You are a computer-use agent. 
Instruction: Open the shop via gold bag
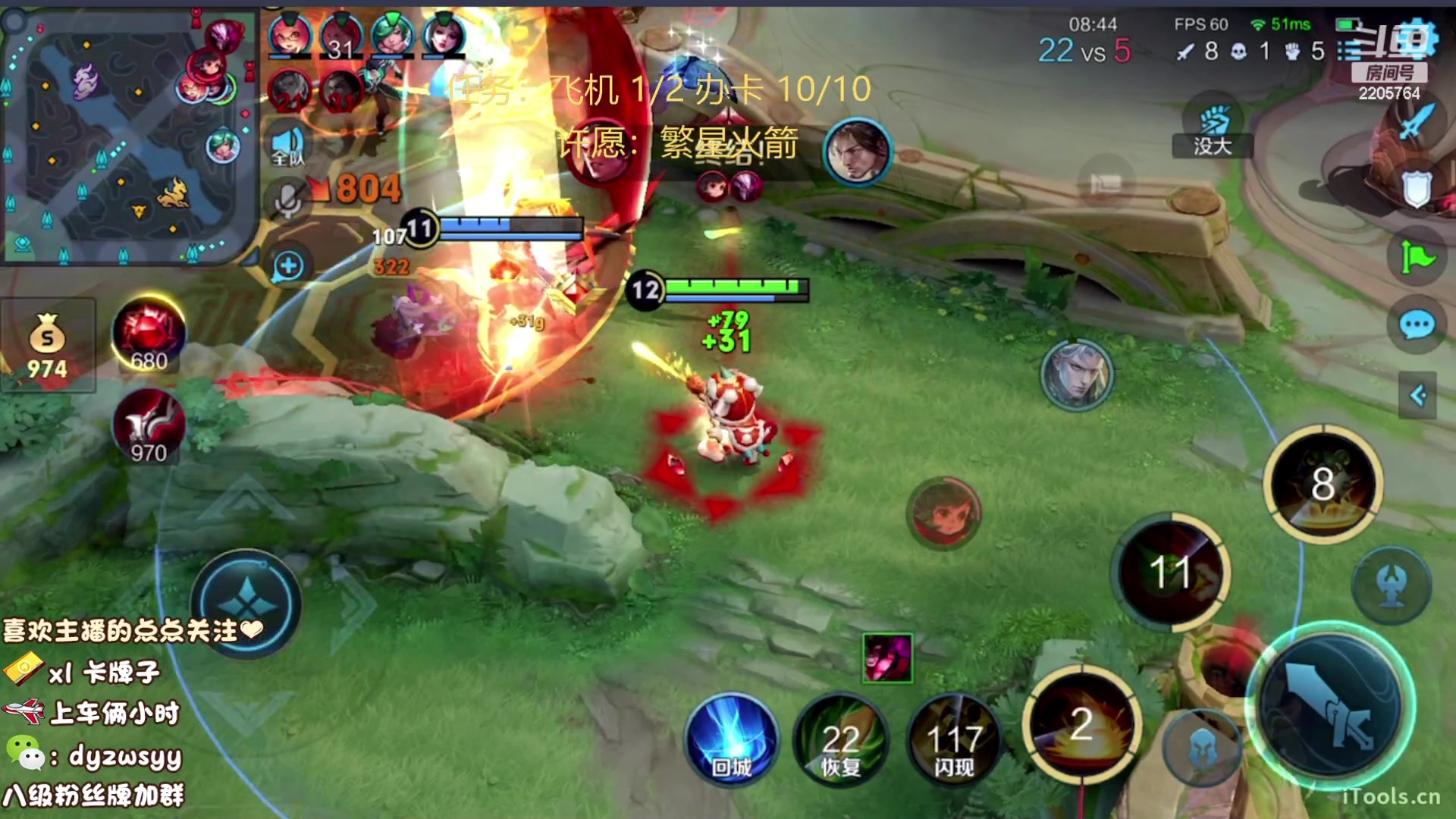pyautogui.click(x=47, y=345)
